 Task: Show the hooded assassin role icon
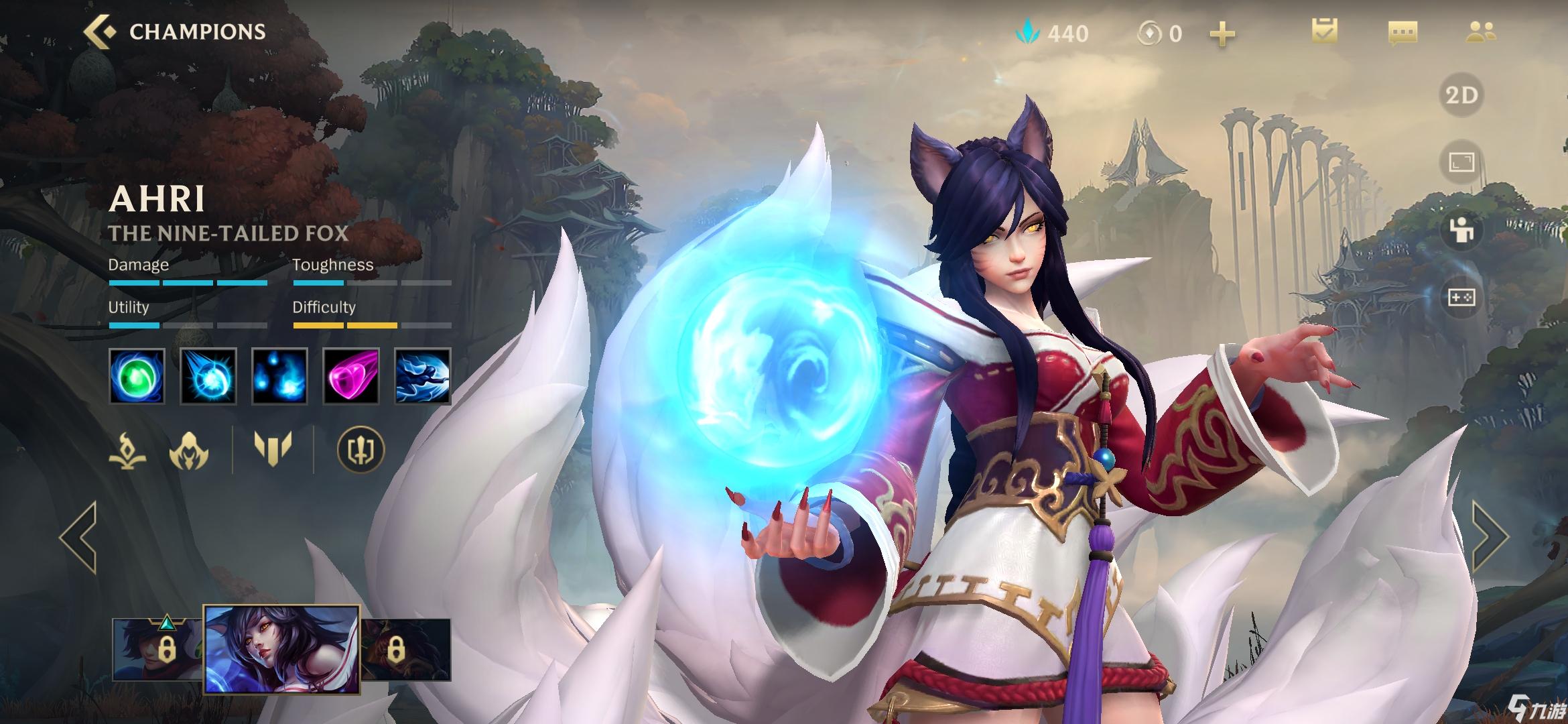189,450
